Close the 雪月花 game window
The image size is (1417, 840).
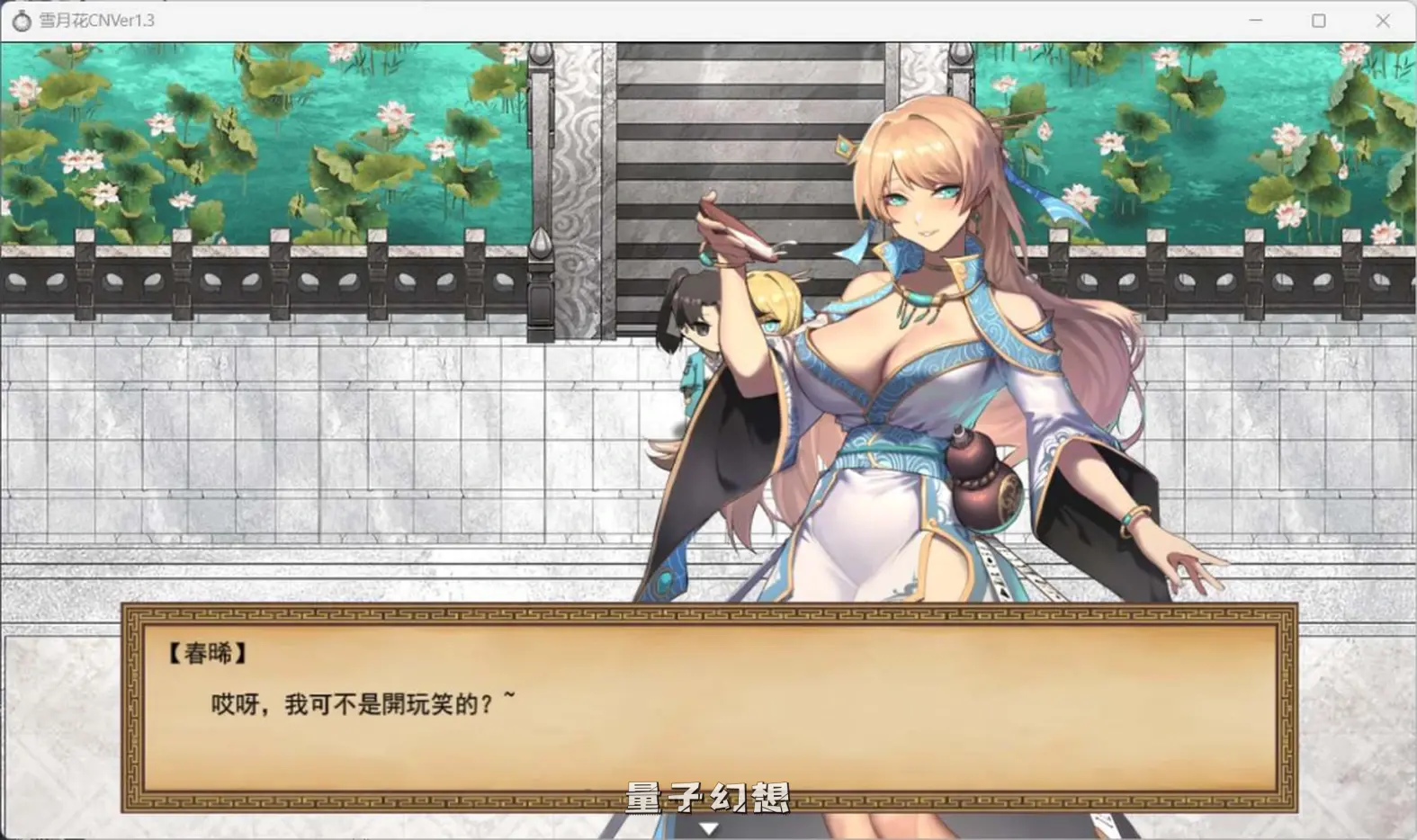point(1383,20)
